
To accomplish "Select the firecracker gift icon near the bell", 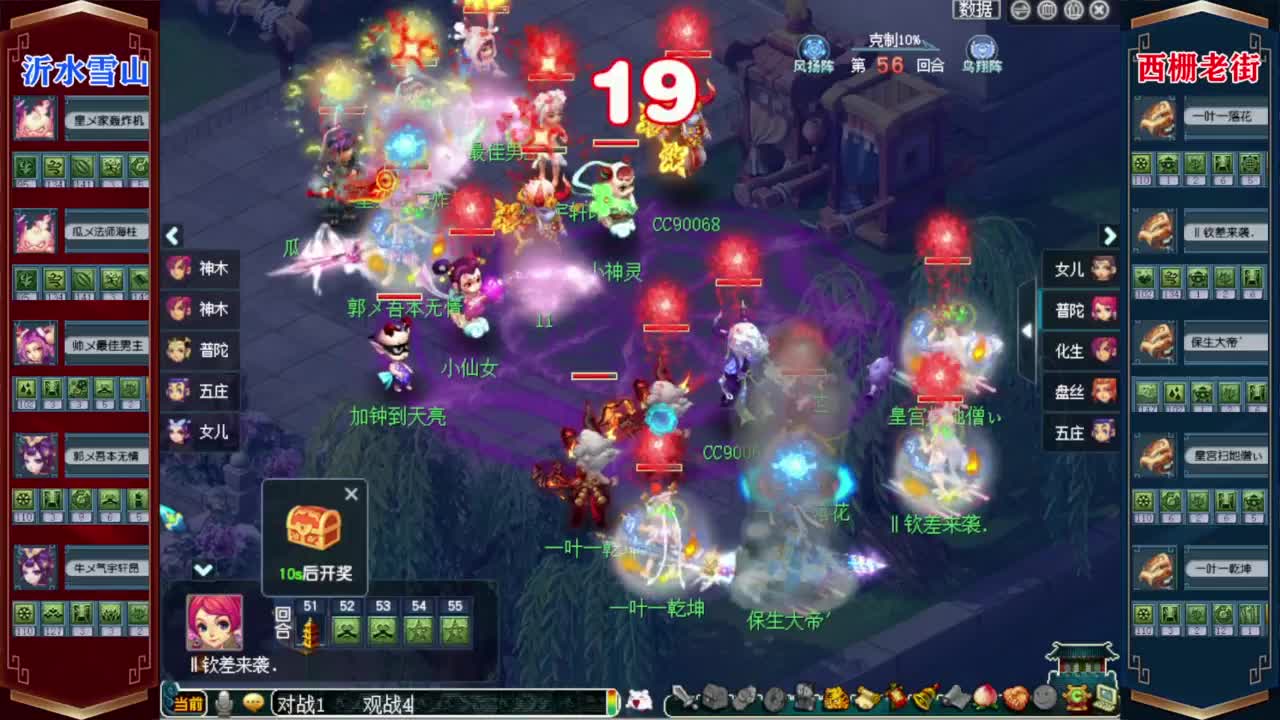I will click(x=895, y=698).
